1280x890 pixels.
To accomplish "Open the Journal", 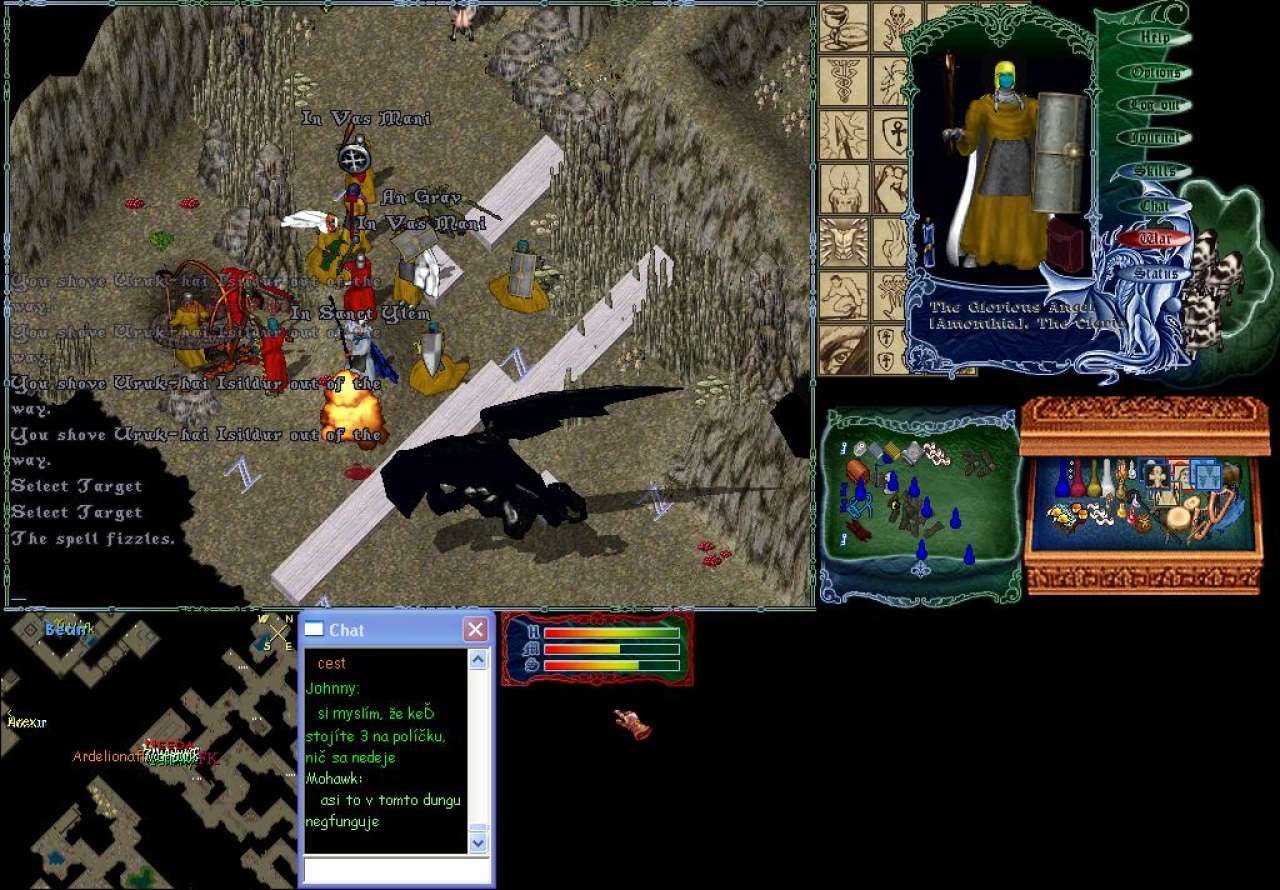I will tap(1155, 138).
